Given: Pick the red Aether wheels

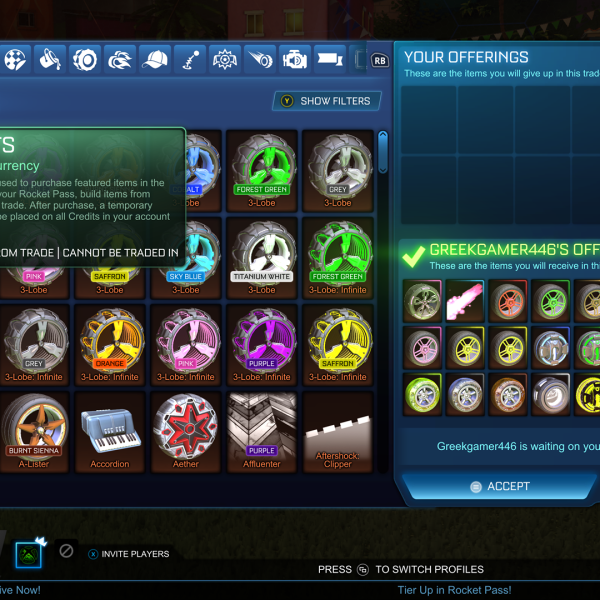Looking at the screenshot, I should tap(186, 432).
